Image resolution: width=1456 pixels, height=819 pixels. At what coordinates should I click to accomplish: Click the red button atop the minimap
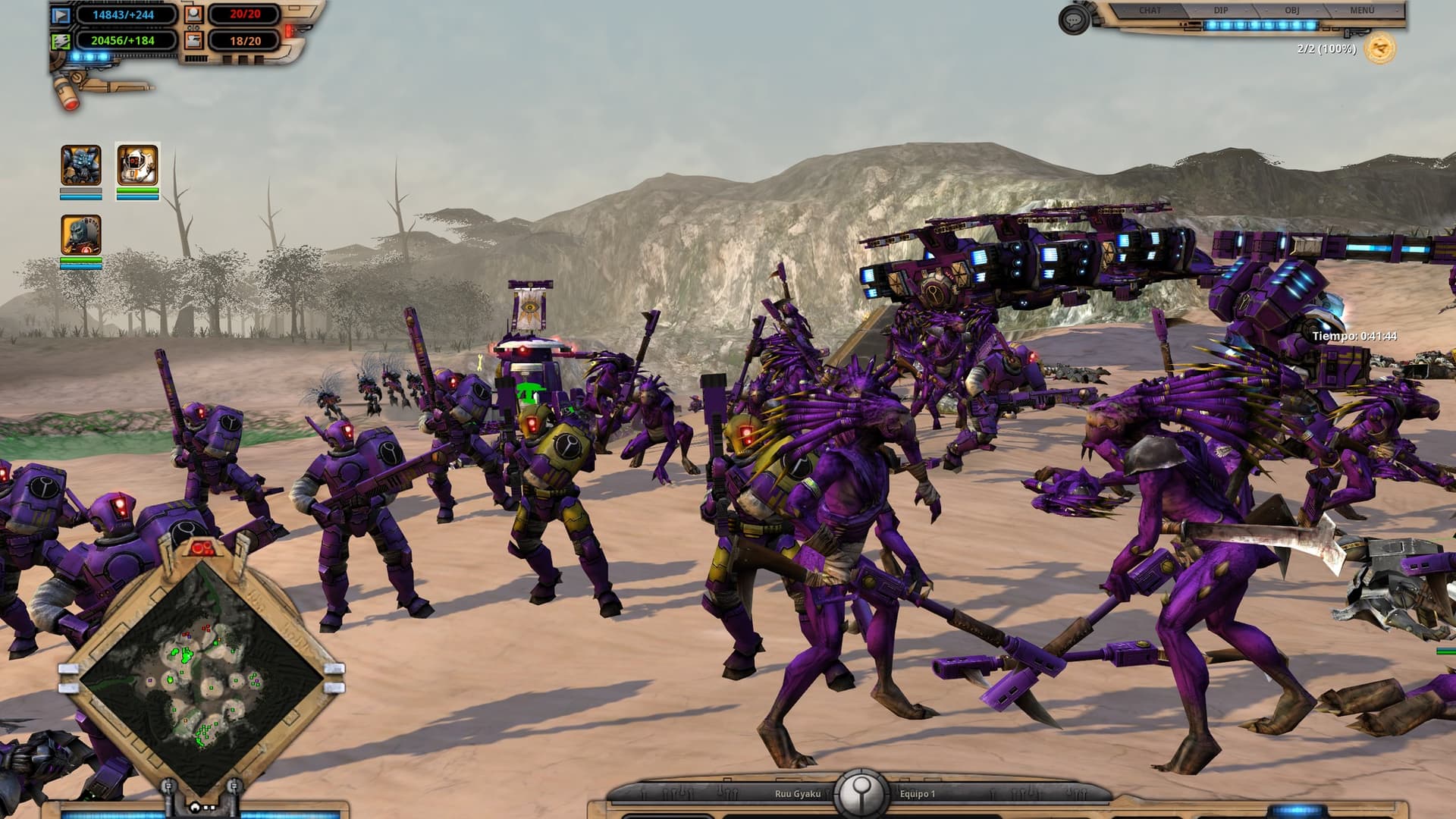(x=202, y=548)
